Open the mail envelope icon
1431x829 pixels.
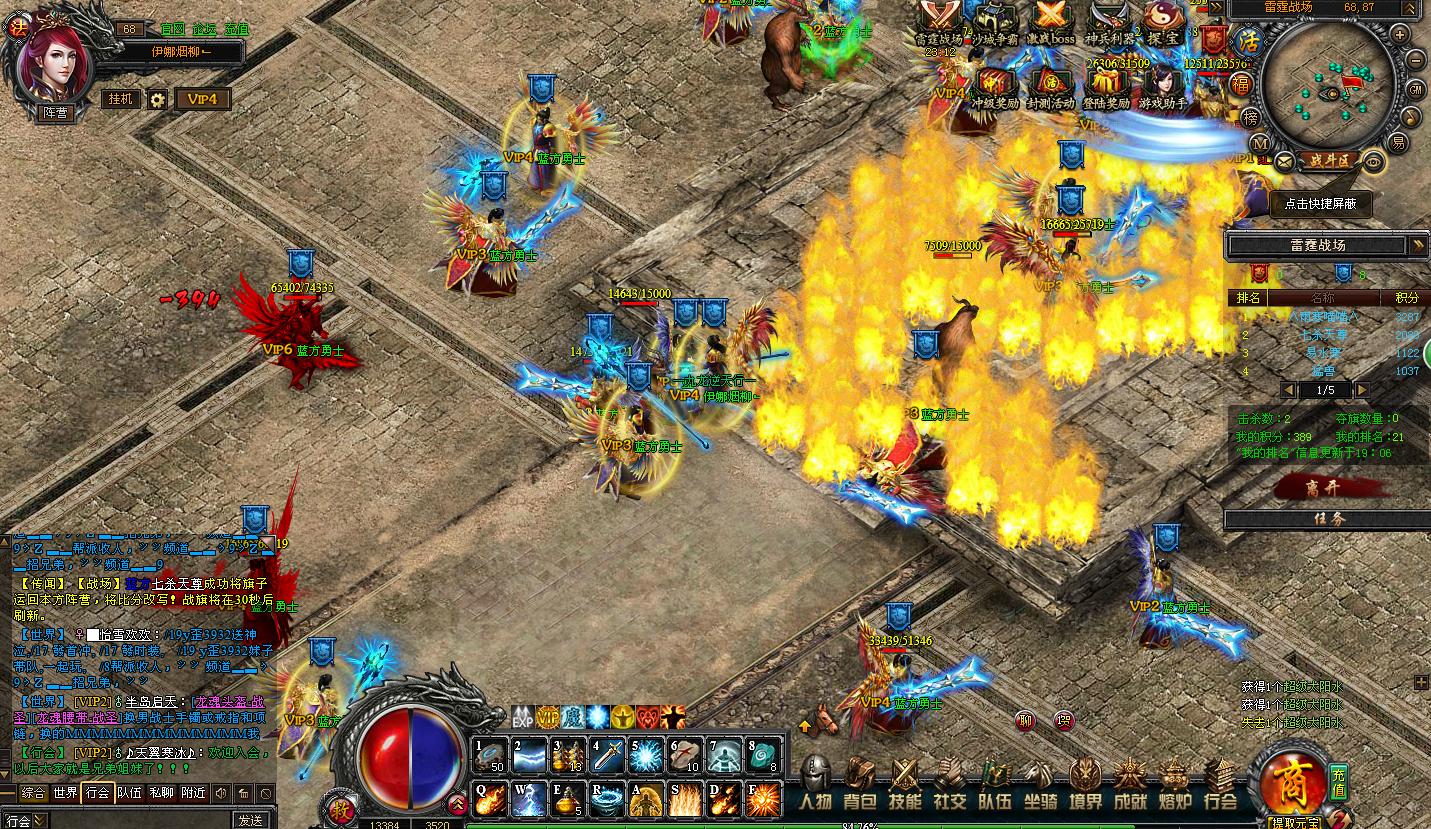1283,159
